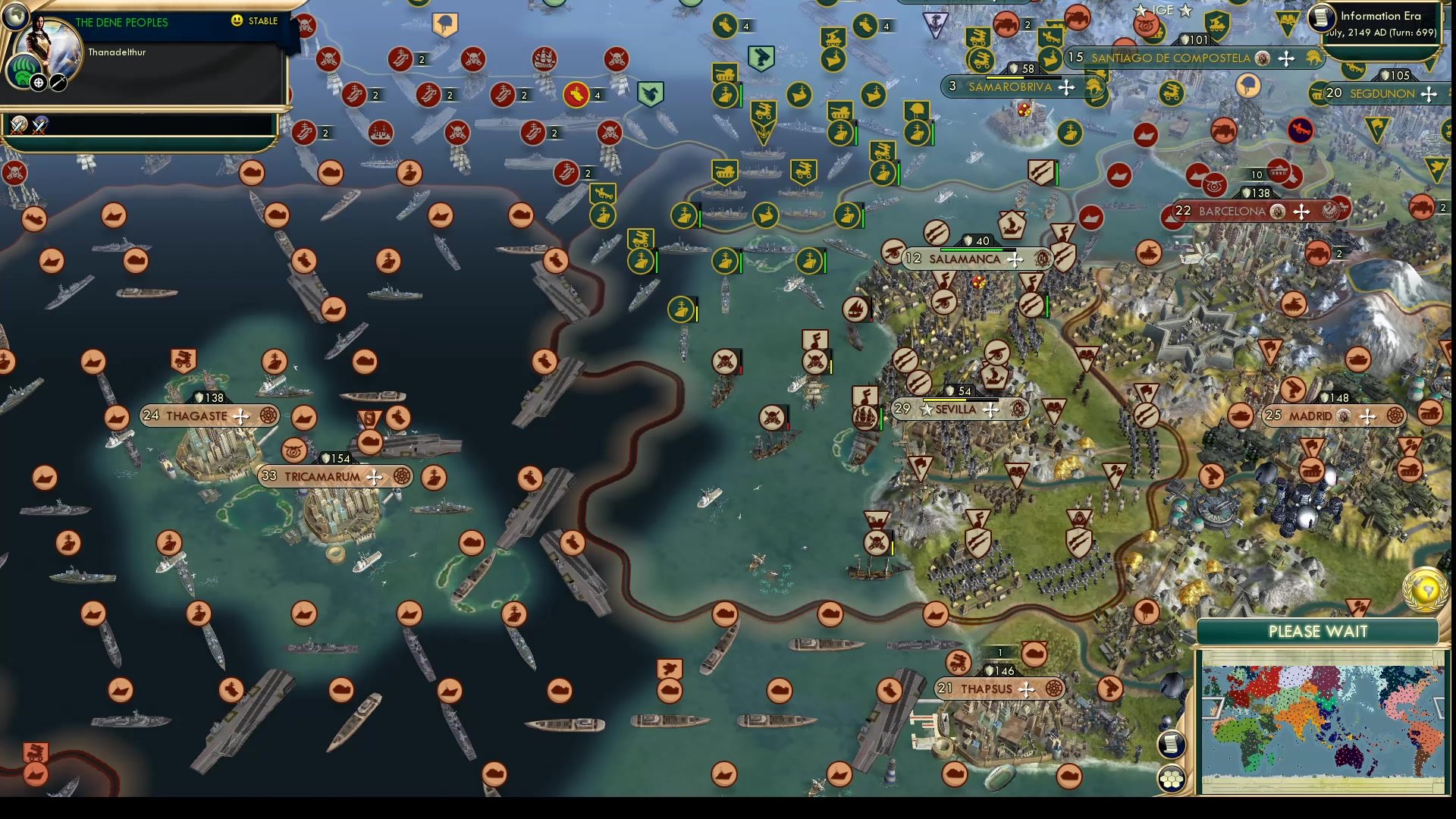Expand the Thapsus banner using its plus icon
Image resolution: width=1456 pixels, height=819 pixels.
[1028, 689]
